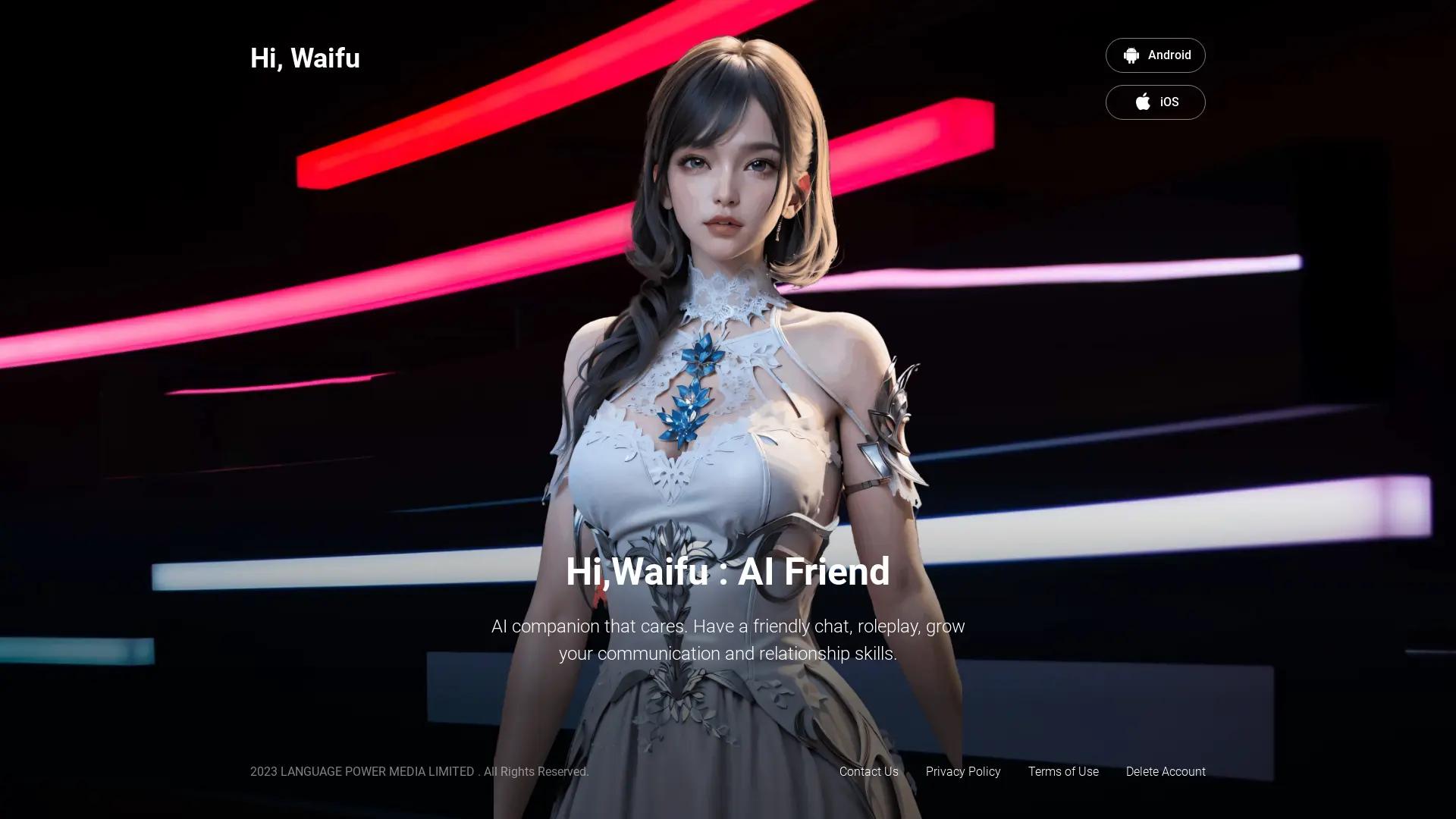Open the Delete Account page
The image size is (1456, 819).
[x=1166, y=771]
